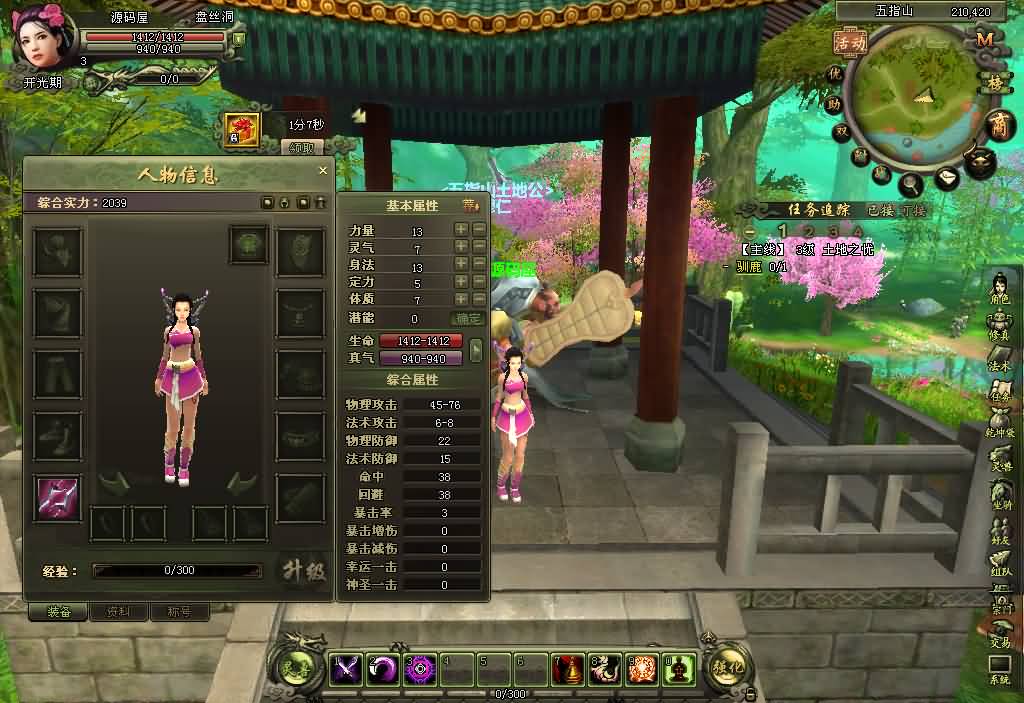Close the 人物信息 character panel
This screenshot has width=1024, height=703.
click(322, 171)
